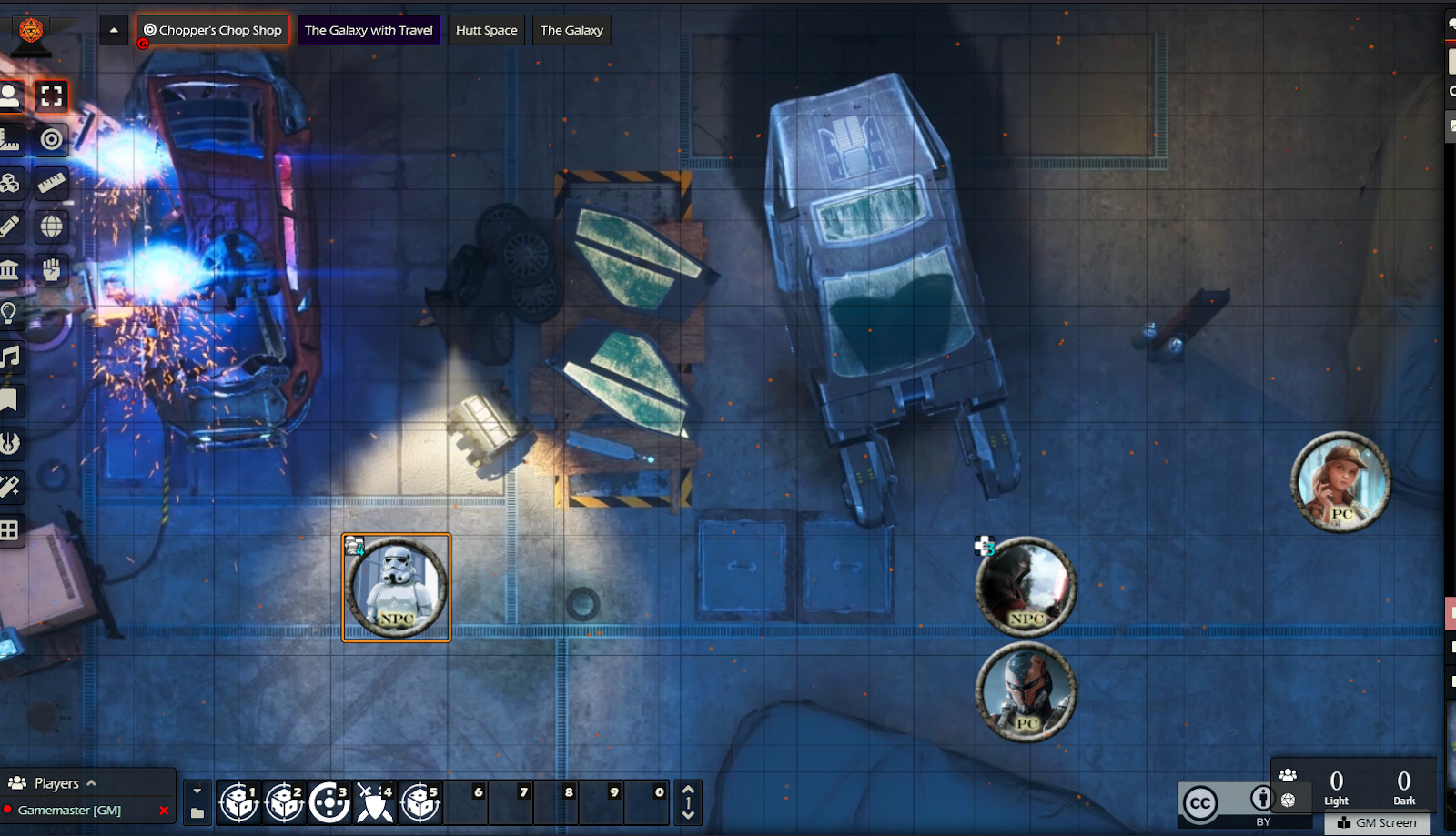Select the stormtrooper NPC token
This screenshot has height=836, width=1456.
coord(396,588)
